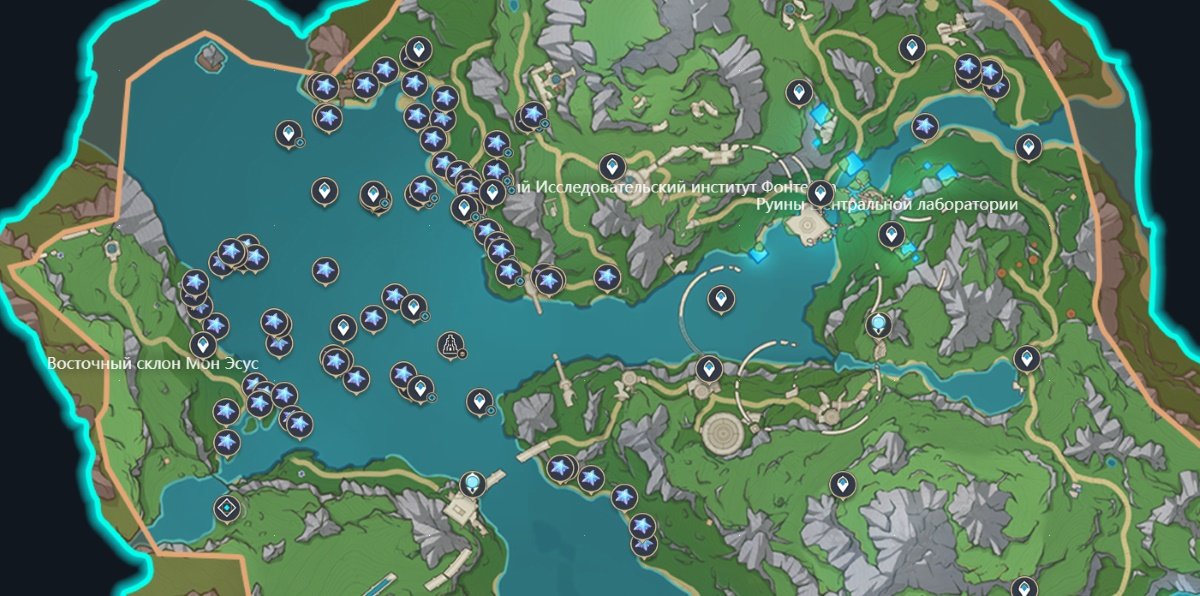Screen dimensions: 1200x596
Task: Select the teleport waypoint on the southern dock ruins
Action: click(471, 486)
